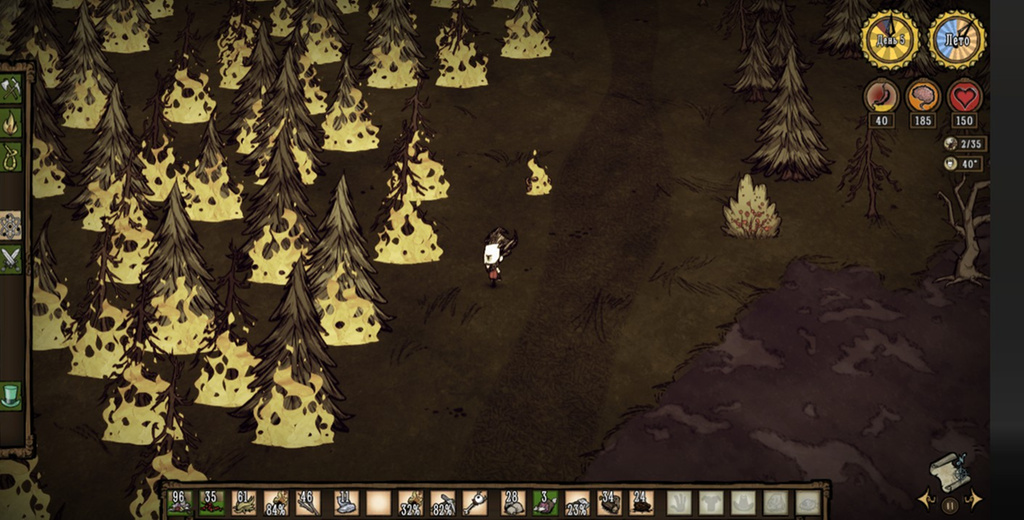
Task: Open the Fight crossed-swords crafting tab
Action: [11, 257]
